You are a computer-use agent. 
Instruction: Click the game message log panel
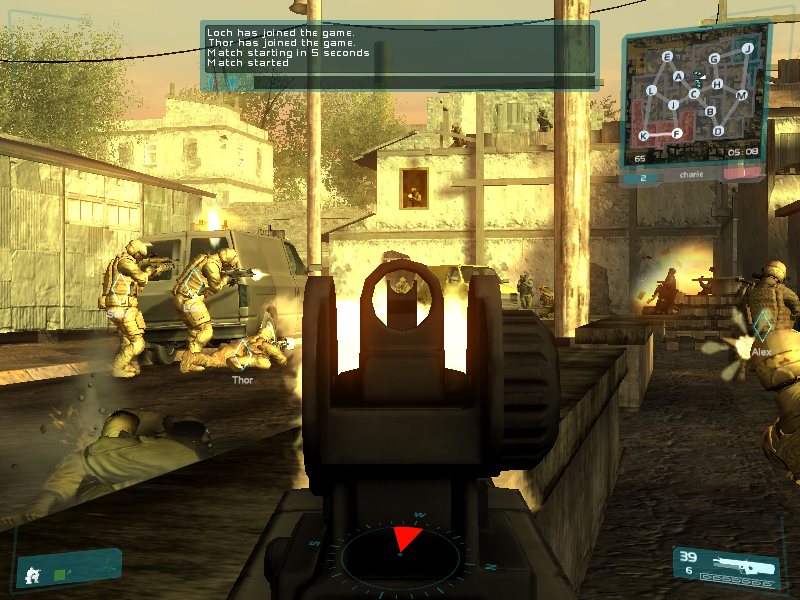tap(400, 56)
